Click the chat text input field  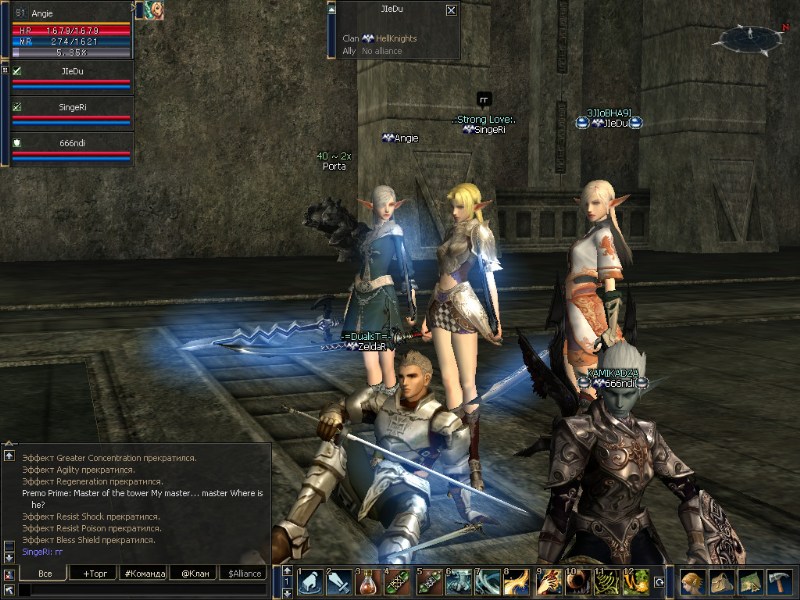140,590
